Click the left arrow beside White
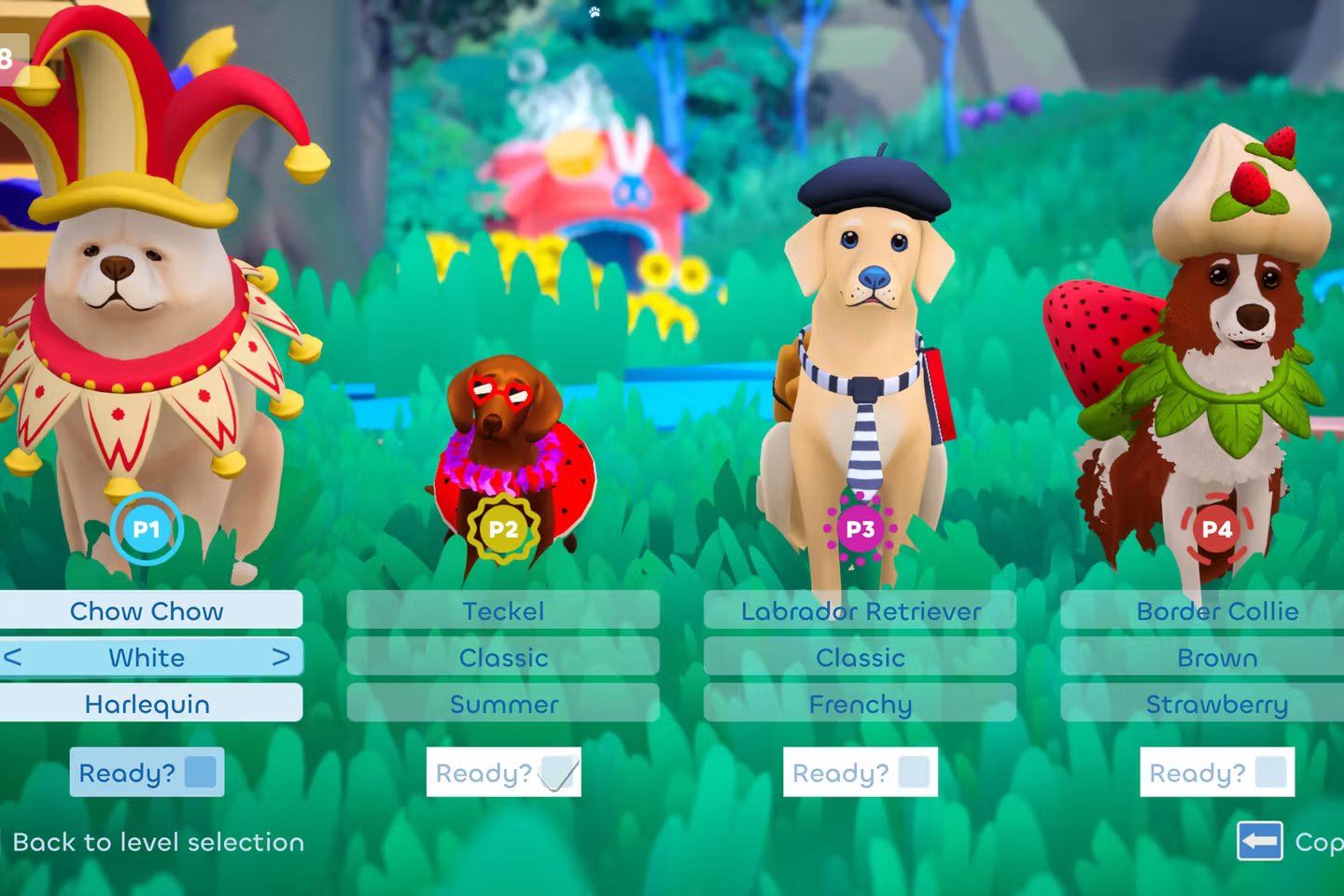1344x896 pixels. coord(13,657)
